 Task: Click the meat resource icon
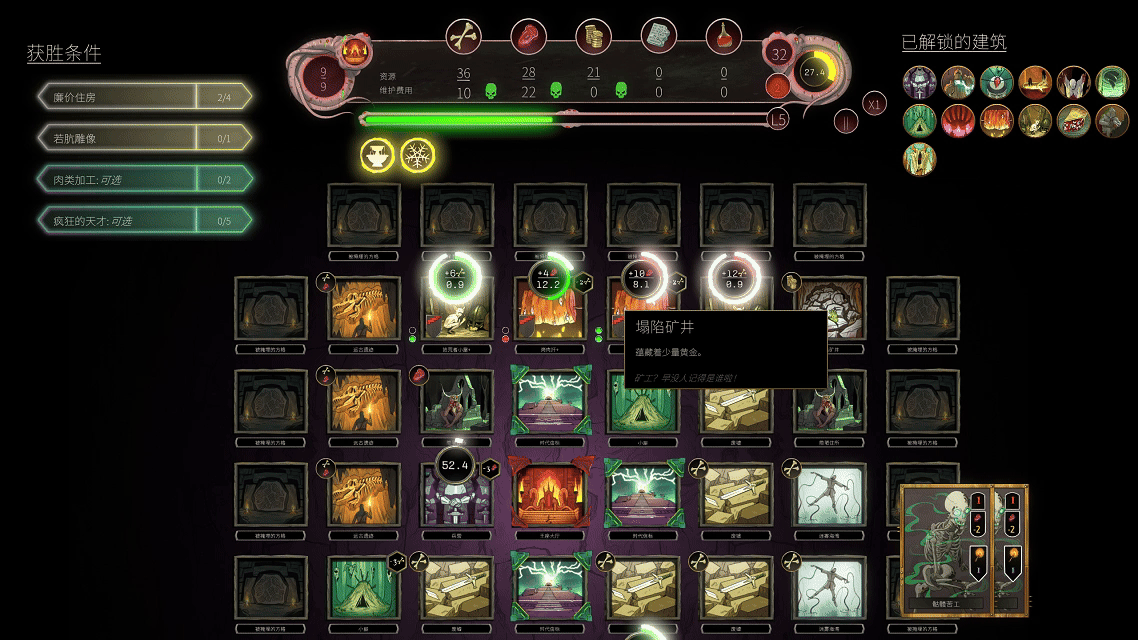pyautogui.click(x=528, y=37)
